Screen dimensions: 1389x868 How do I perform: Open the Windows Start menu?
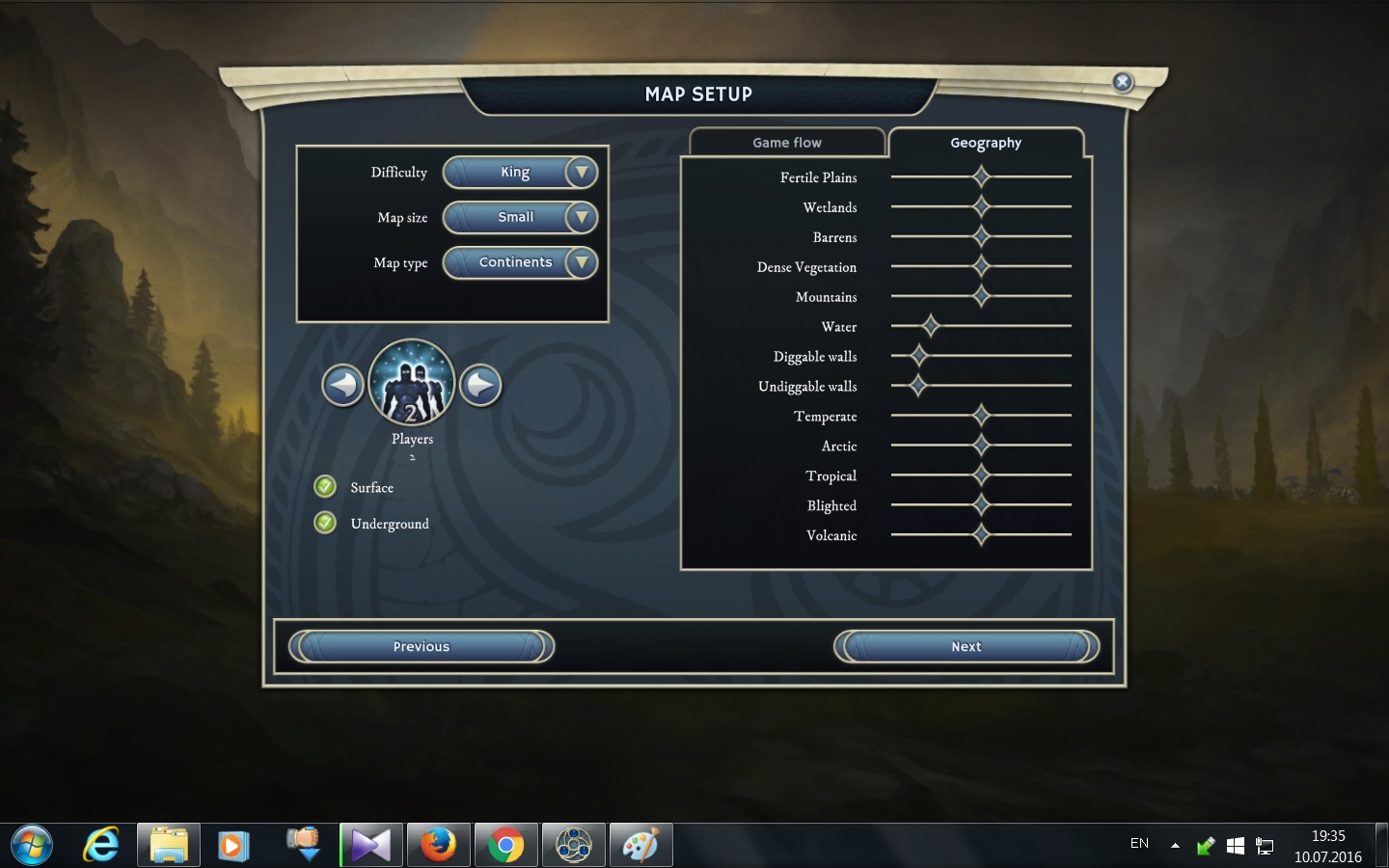pyautogui.click(x=31, y=846)
